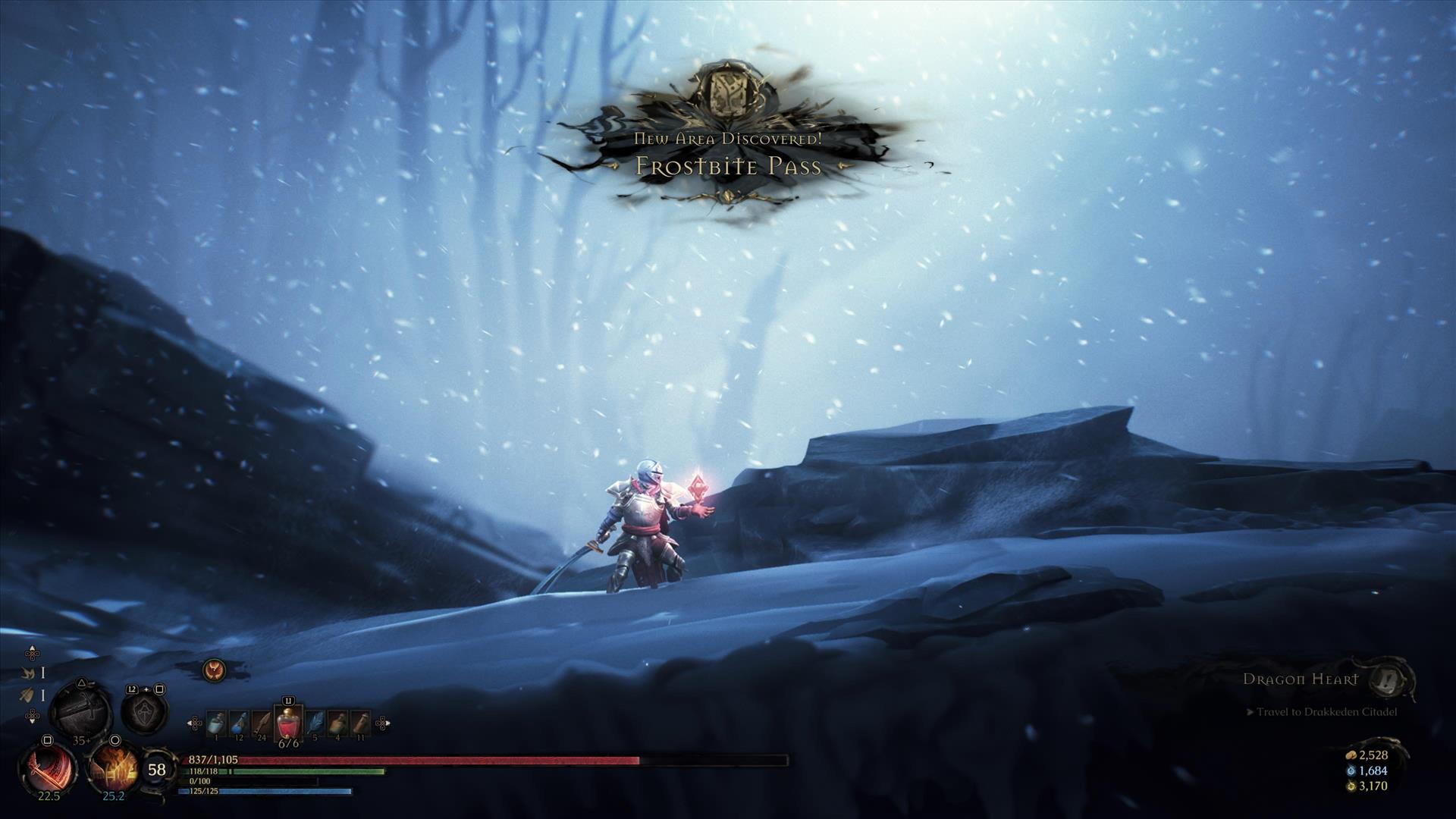This screenshot has width=1456, height=819.
Task: Choose the blue feather item slot
Action: [x=315, y=723]
